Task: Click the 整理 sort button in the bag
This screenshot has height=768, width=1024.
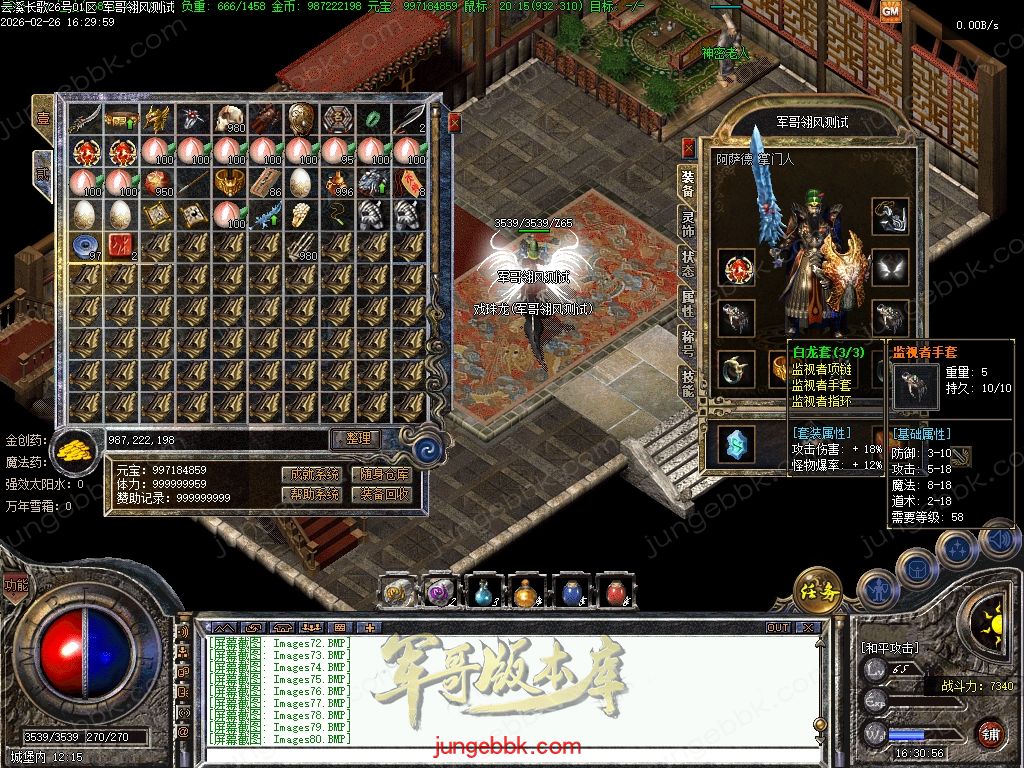Action: click(x=357, y=438)
